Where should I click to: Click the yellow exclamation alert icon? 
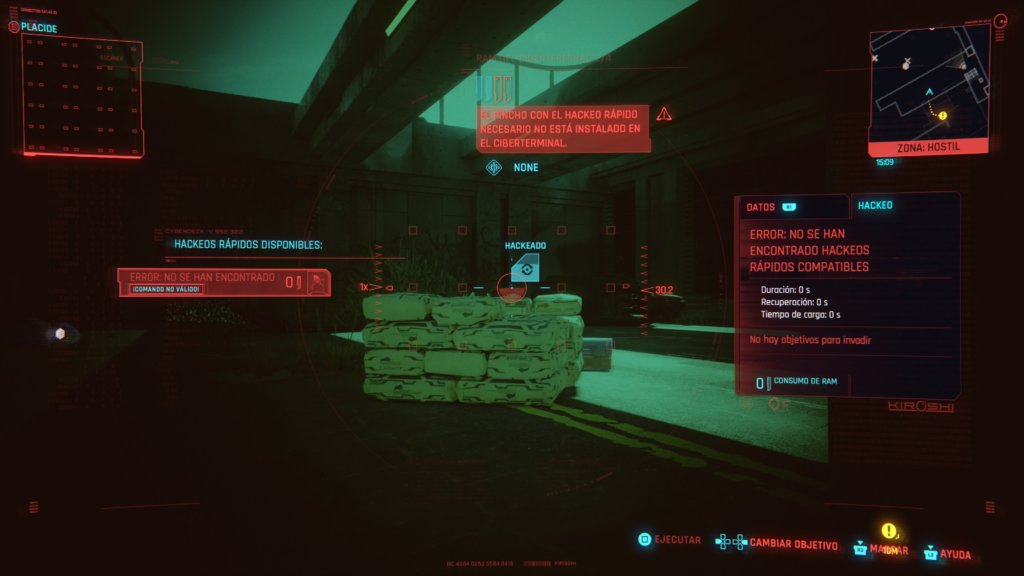(x=888, y=531)
